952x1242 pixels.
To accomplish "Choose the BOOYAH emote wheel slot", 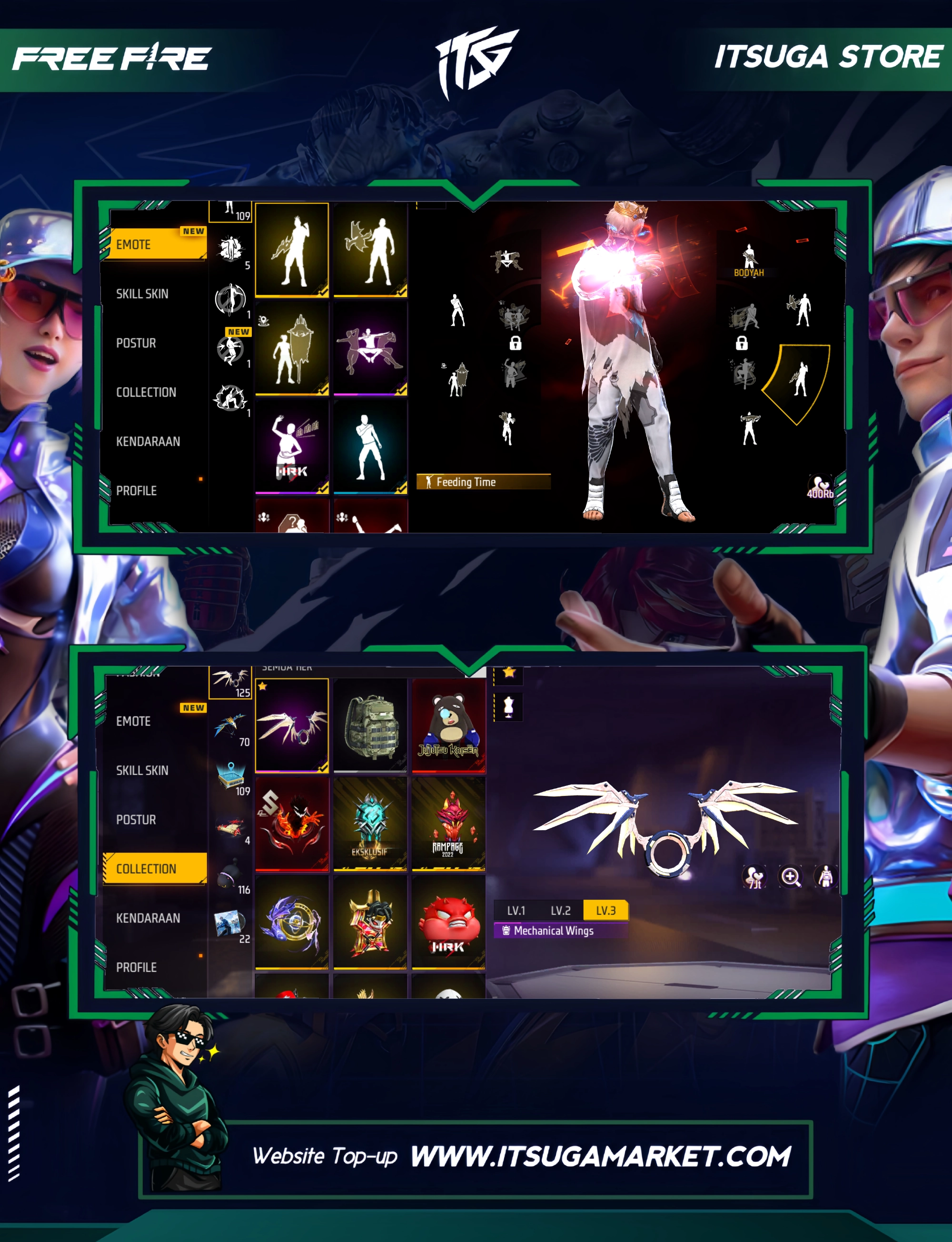I will point(749,261).
